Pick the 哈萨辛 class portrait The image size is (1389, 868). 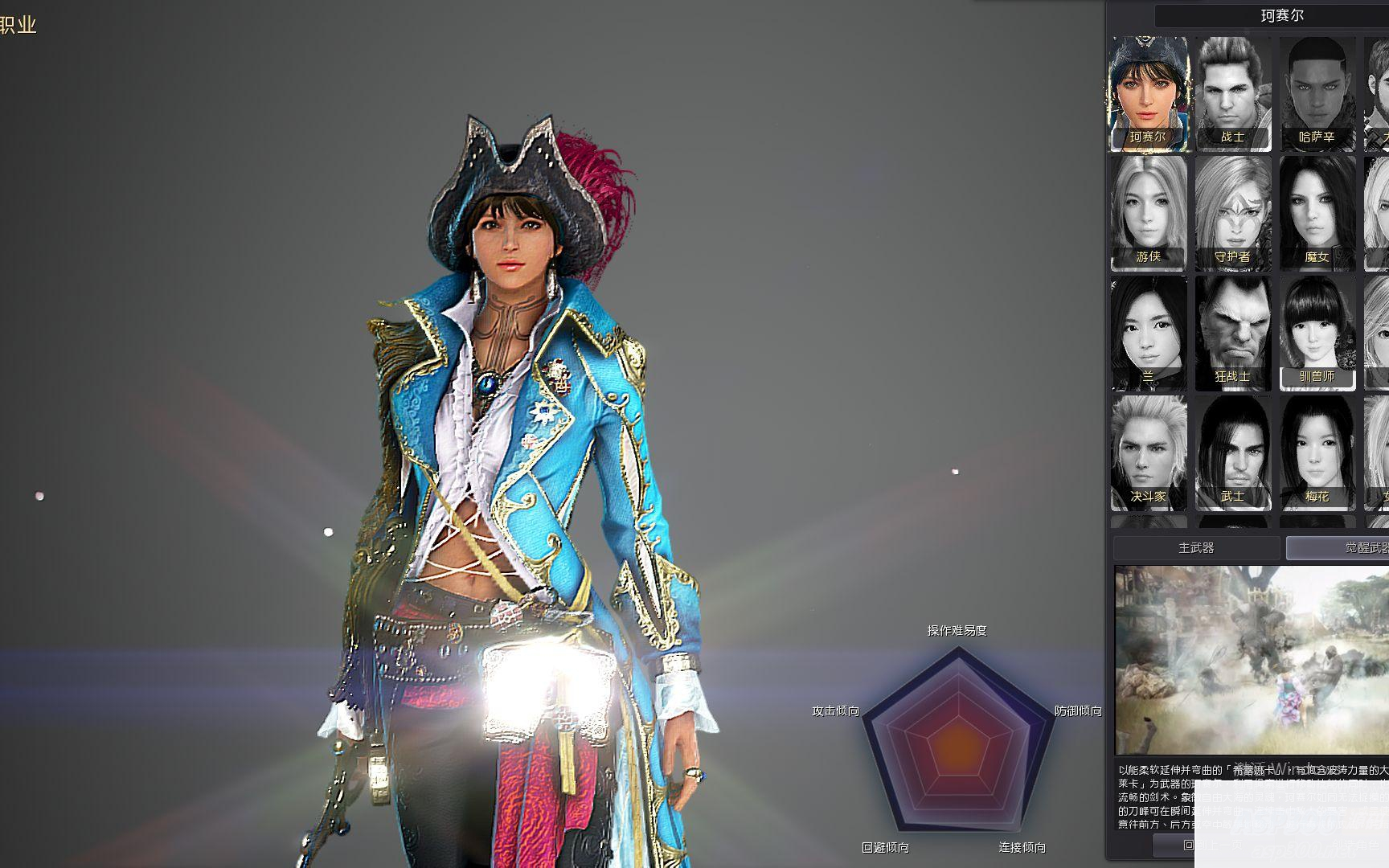[1317, 92]
